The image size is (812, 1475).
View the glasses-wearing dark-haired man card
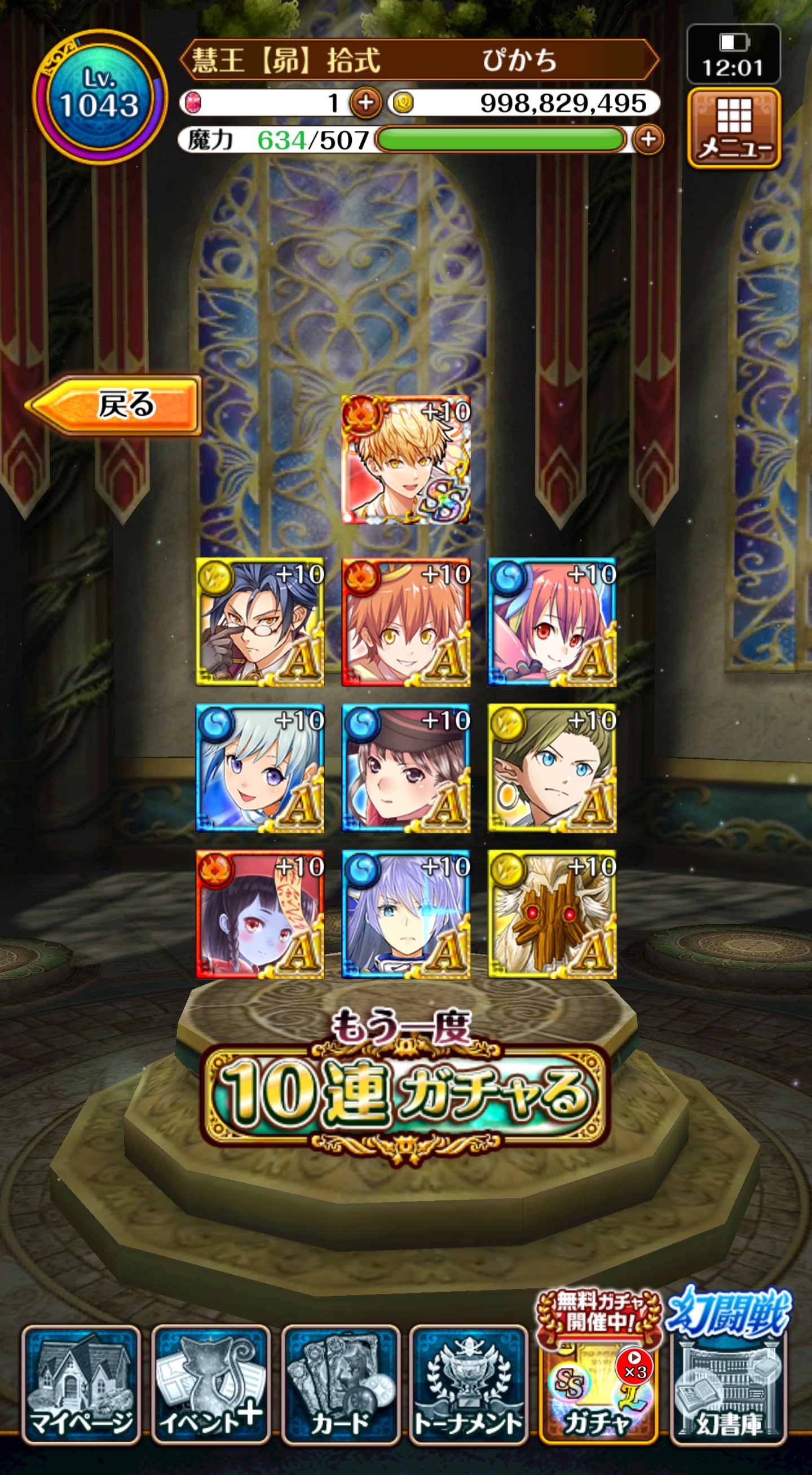coord(261,622)
